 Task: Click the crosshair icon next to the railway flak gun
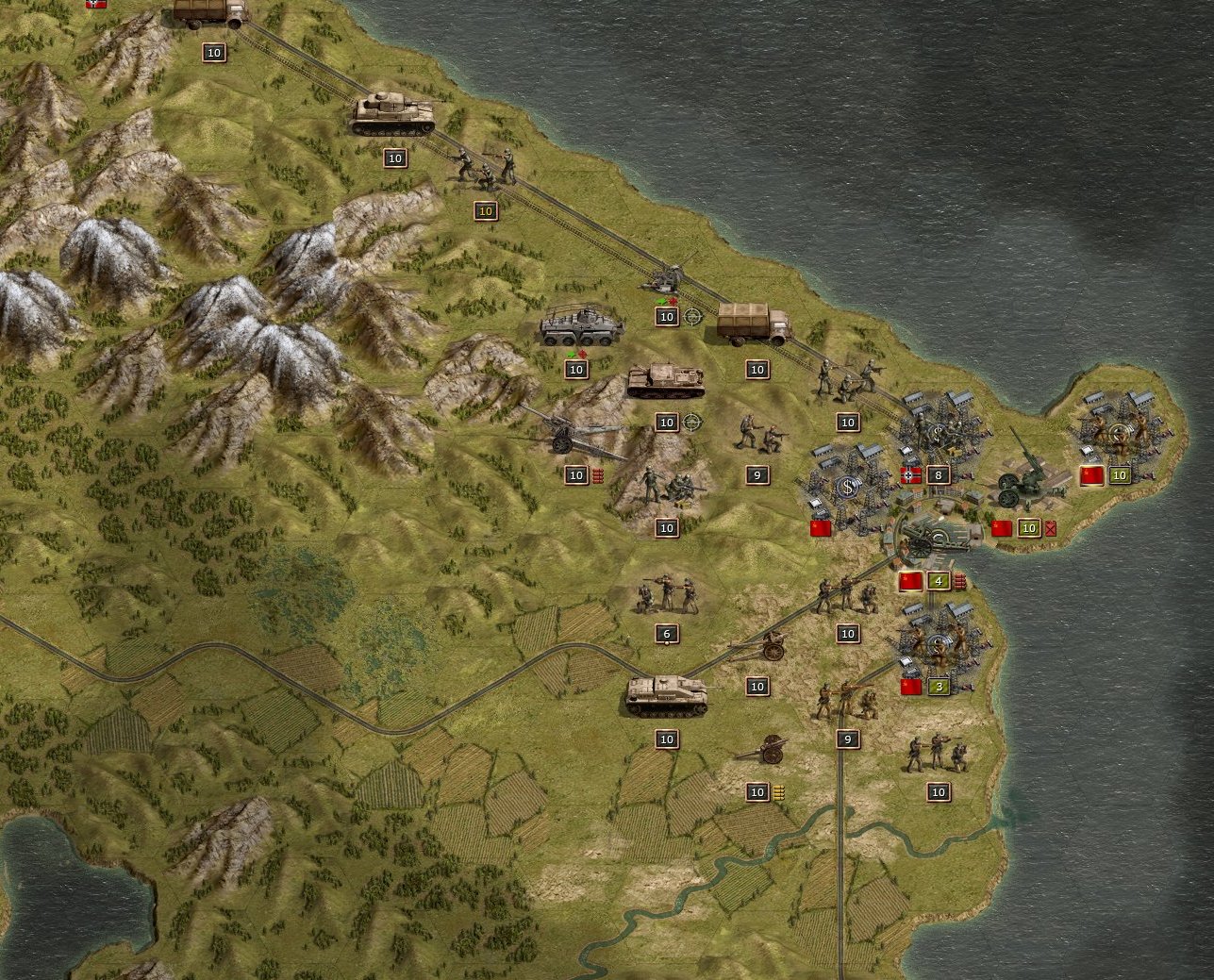tap(692, 317)
